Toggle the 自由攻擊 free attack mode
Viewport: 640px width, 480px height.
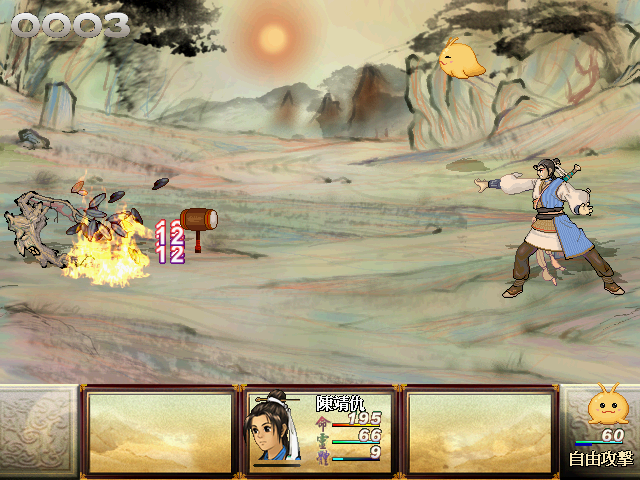[x=600, y=459]
